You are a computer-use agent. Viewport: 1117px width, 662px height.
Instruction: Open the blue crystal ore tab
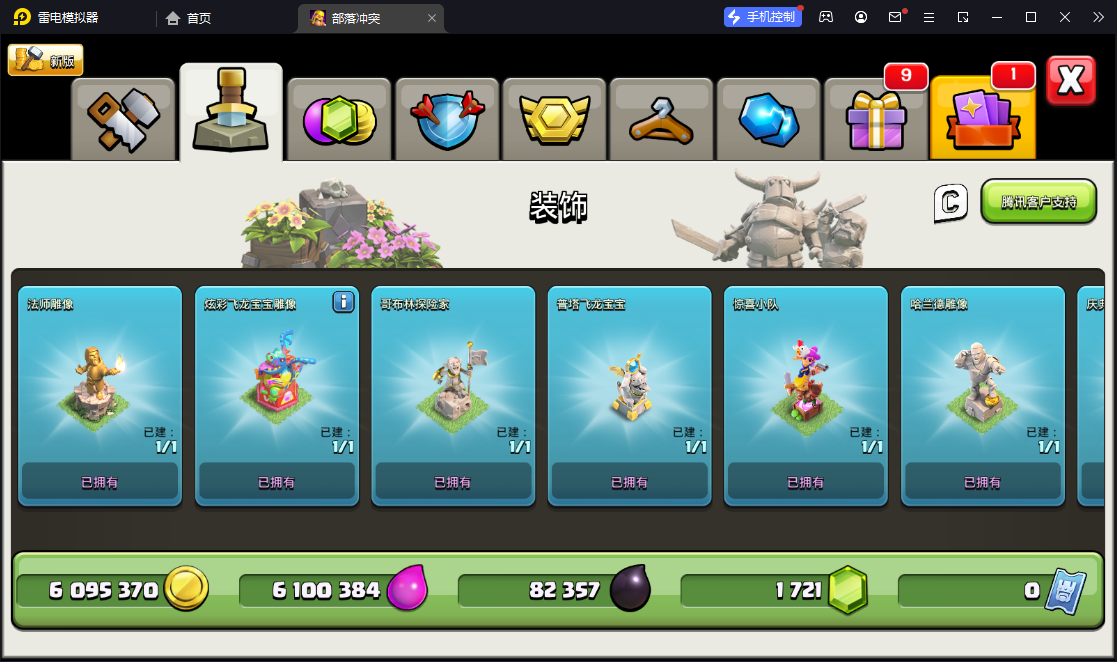pos(769,120)
